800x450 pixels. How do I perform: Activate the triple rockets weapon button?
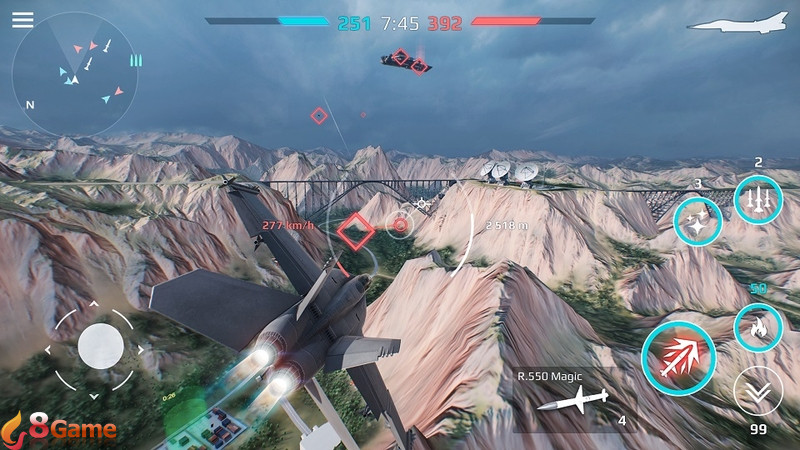tap(757, 199)
